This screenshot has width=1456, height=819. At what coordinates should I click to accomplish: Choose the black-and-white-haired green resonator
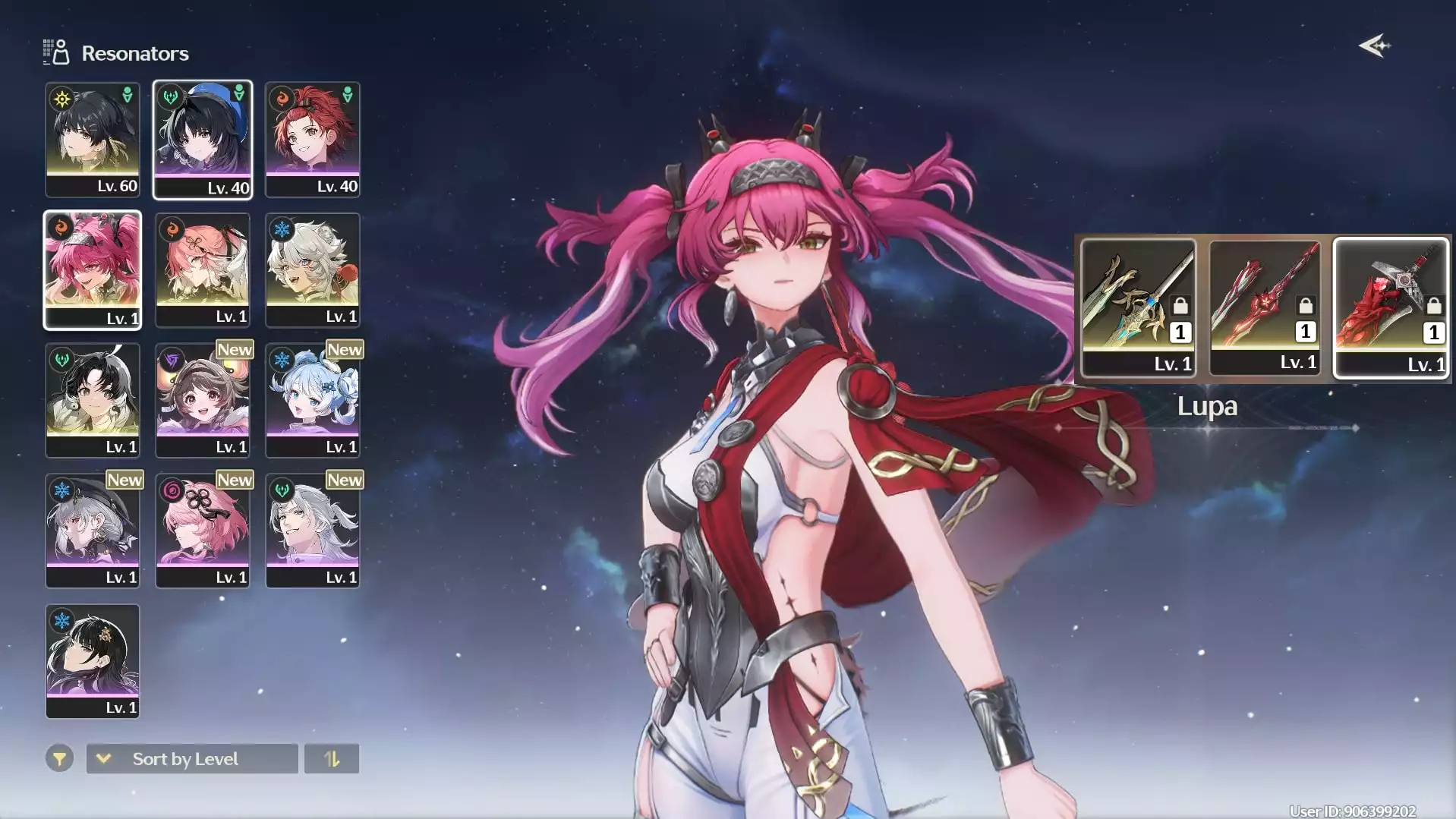click(93, 401)
